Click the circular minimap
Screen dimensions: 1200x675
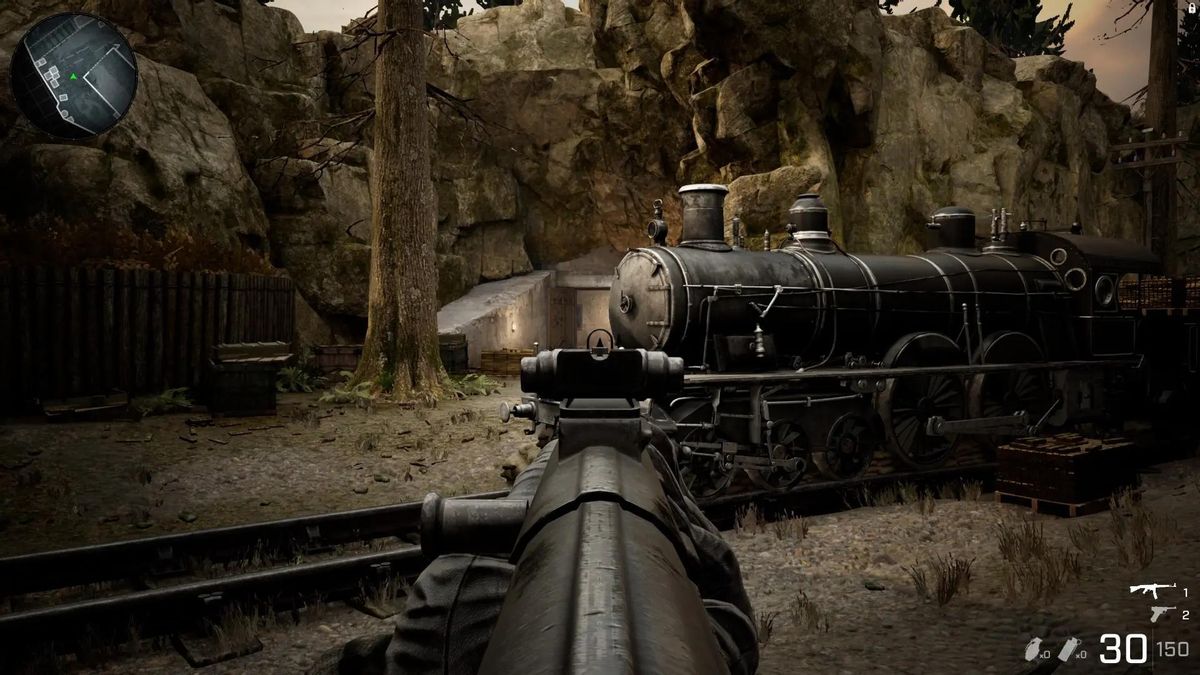pyautogui.click(x=74, y=75)
